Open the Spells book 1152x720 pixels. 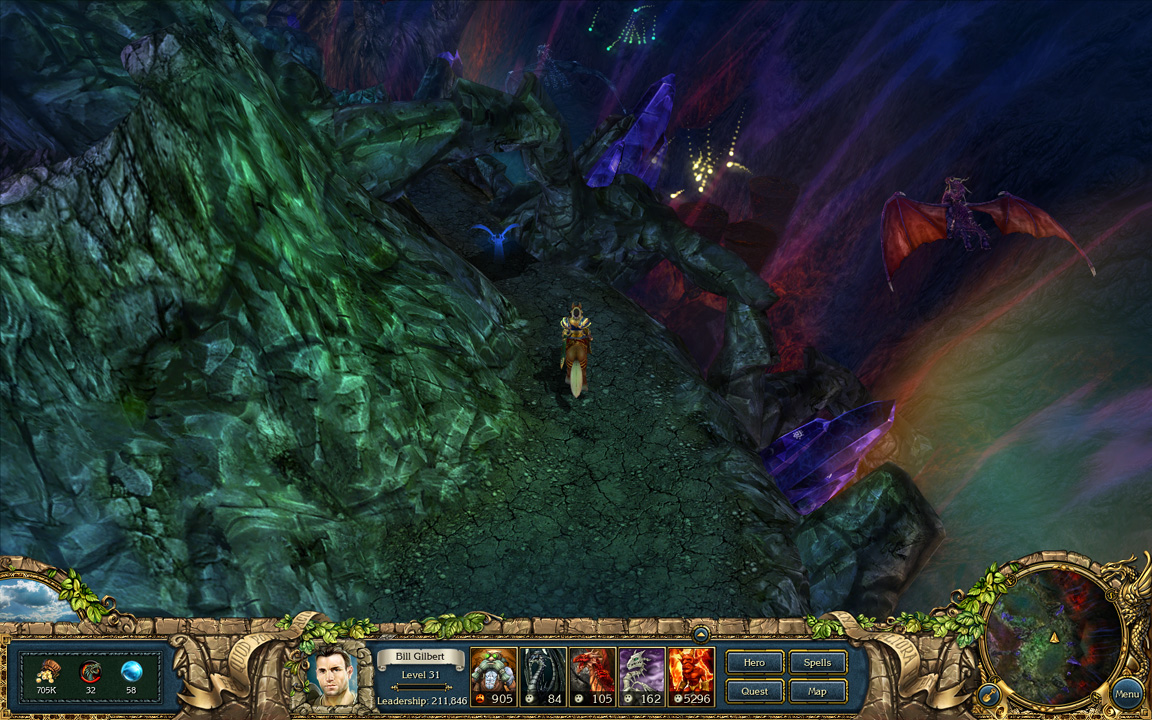coord(818,662)
